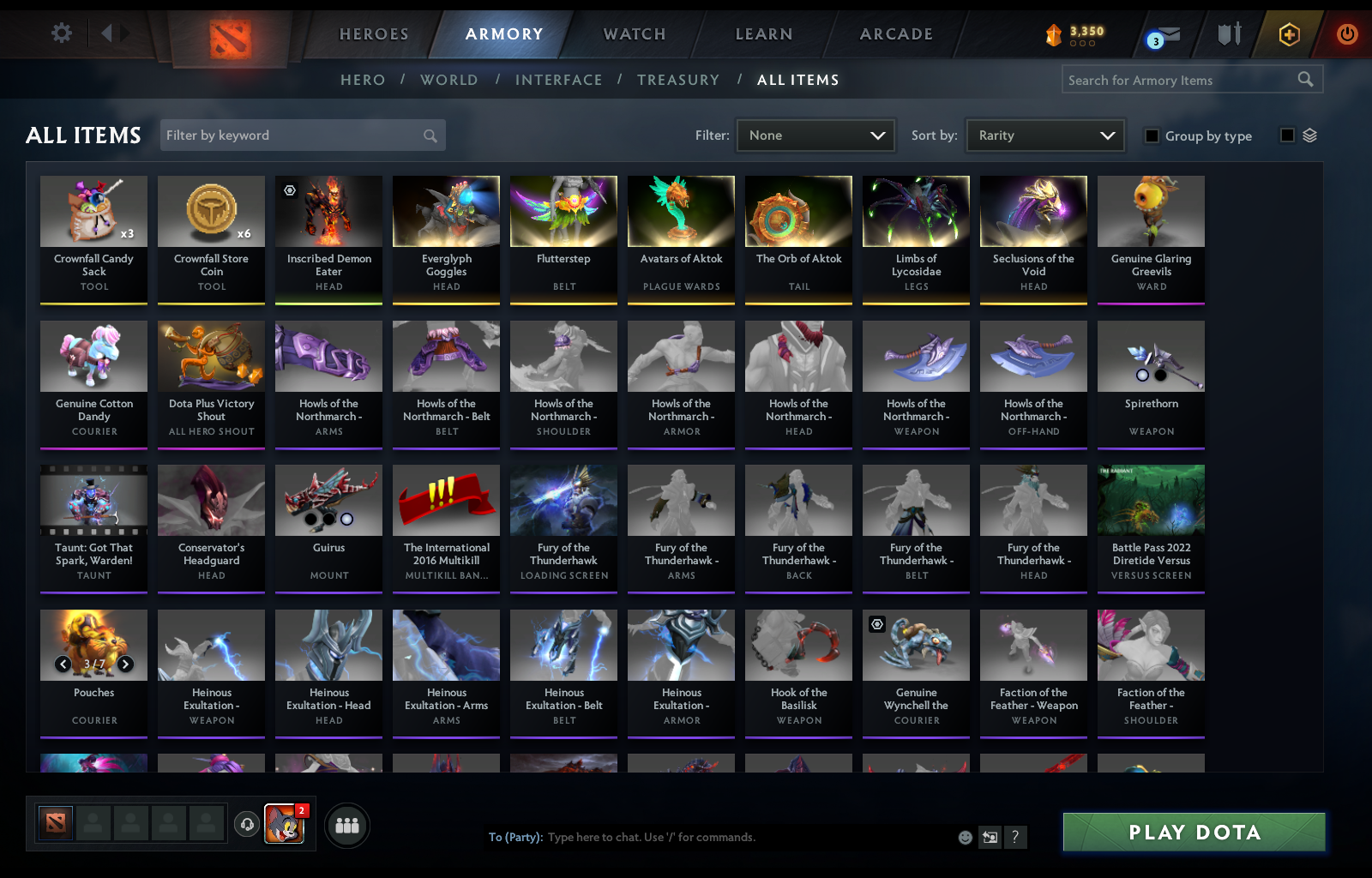Enable the Group by type checkbox
Image resolution: width=1372 pixels, height=878 pixels.
(x=1152, y=135)
